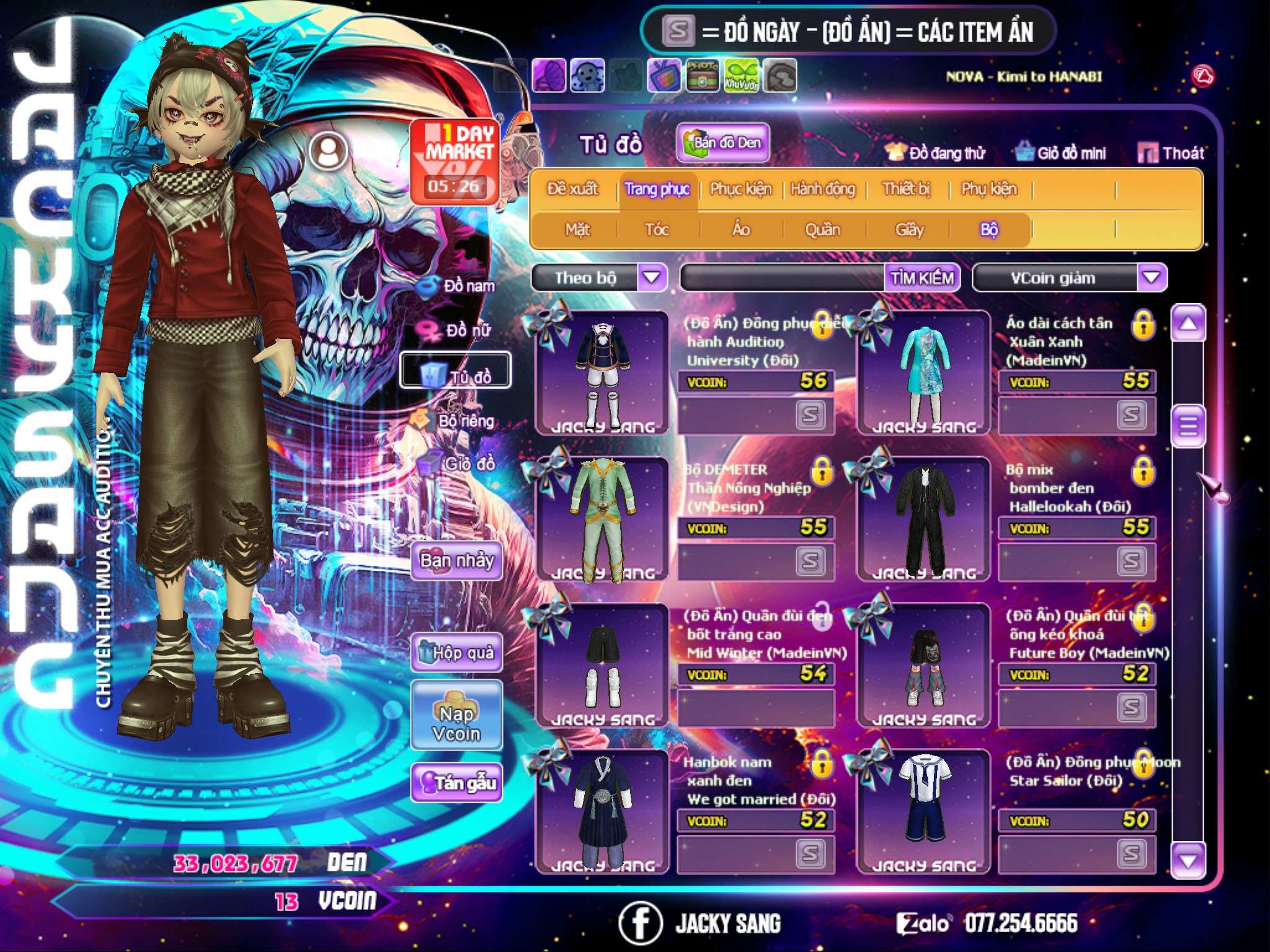Open the Hộp quà gift box
The width and height of the screenshot is (1270, 952).
(456, 652)
